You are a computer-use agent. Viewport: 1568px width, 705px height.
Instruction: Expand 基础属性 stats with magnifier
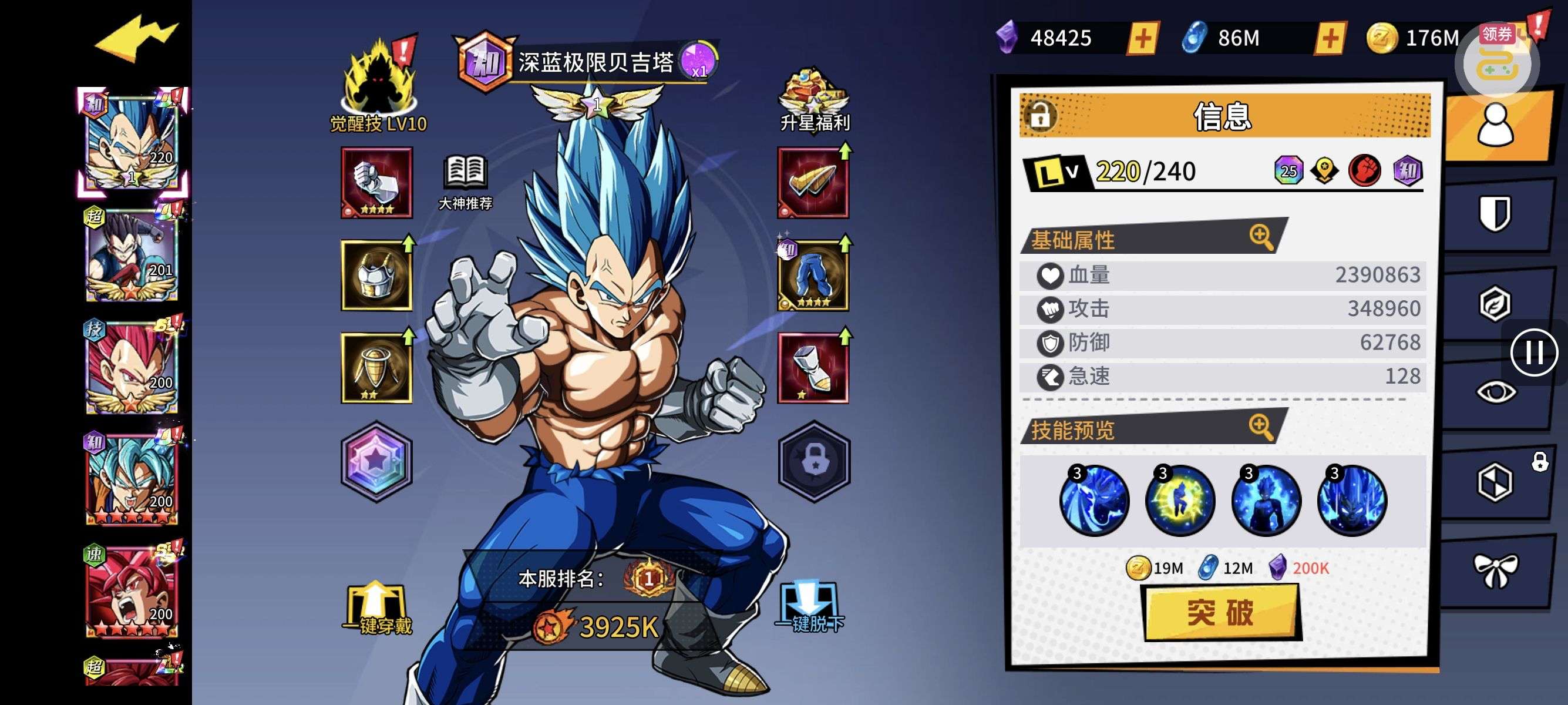(x=1261, y=237)
